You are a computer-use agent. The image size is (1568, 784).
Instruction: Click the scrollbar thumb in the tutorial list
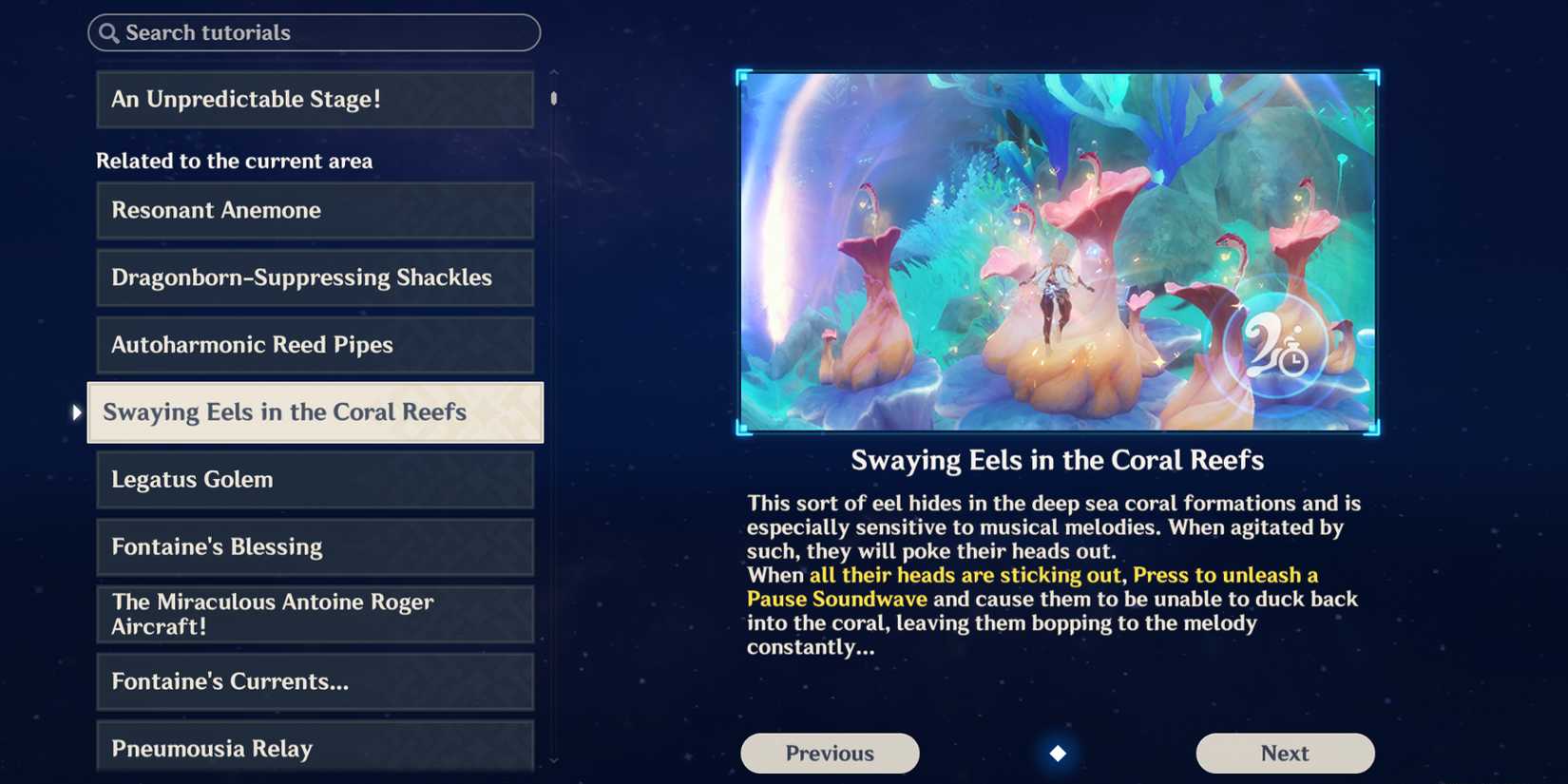pyautogui.click(x=552, y=99)
